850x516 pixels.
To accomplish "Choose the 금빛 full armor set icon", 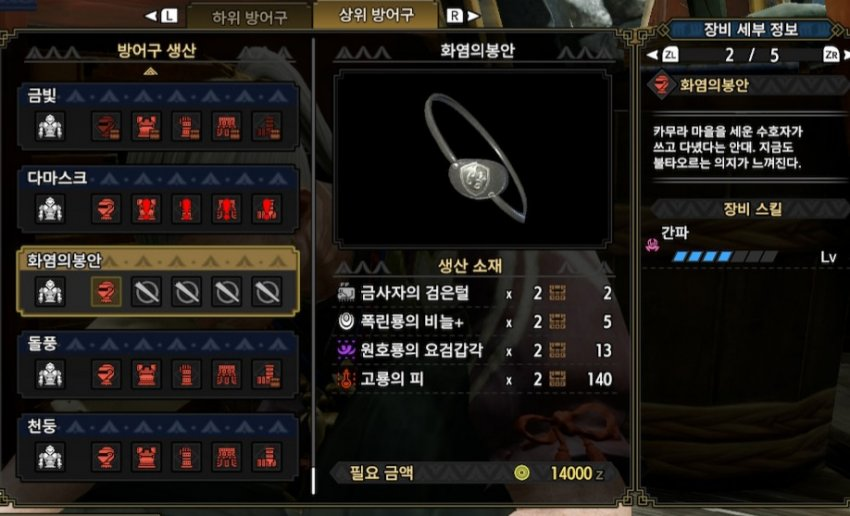I will click(51, 126).
